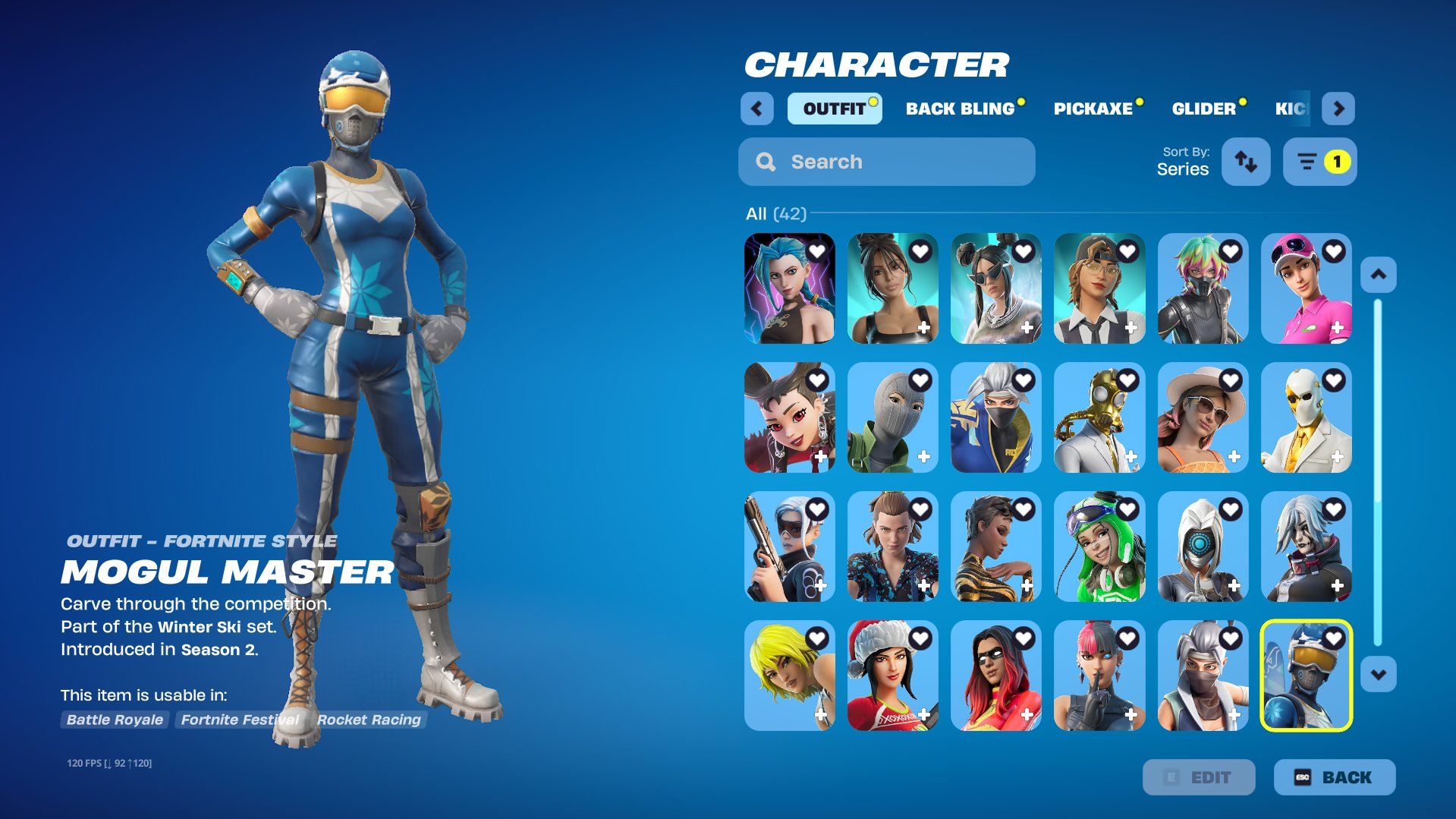Focus the Search field
This screenshot has width=1456, height=819.
click(x=886, y=162)
